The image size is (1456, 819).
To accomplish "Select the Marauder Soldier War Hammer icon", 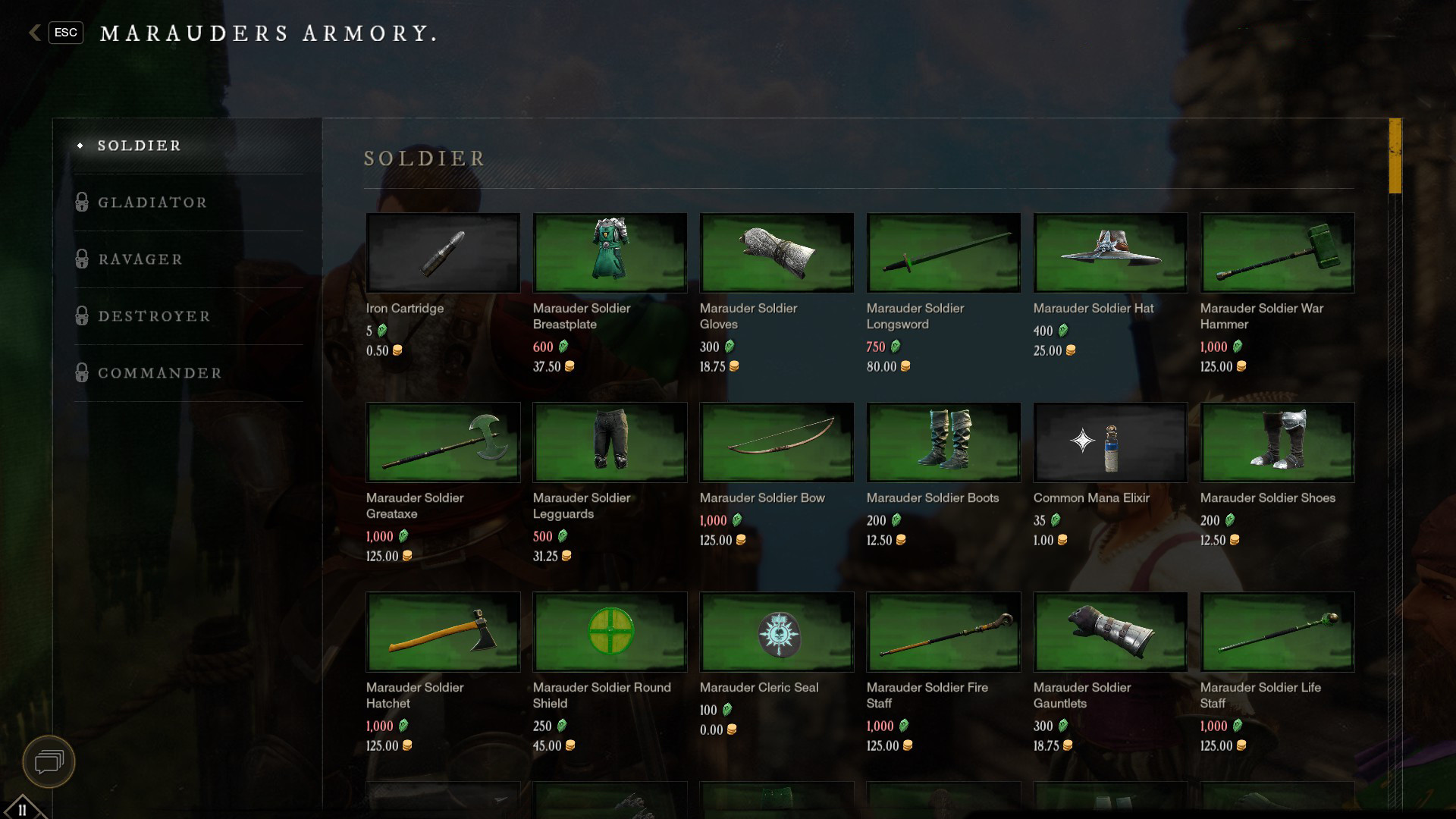I will point(1277,253).
